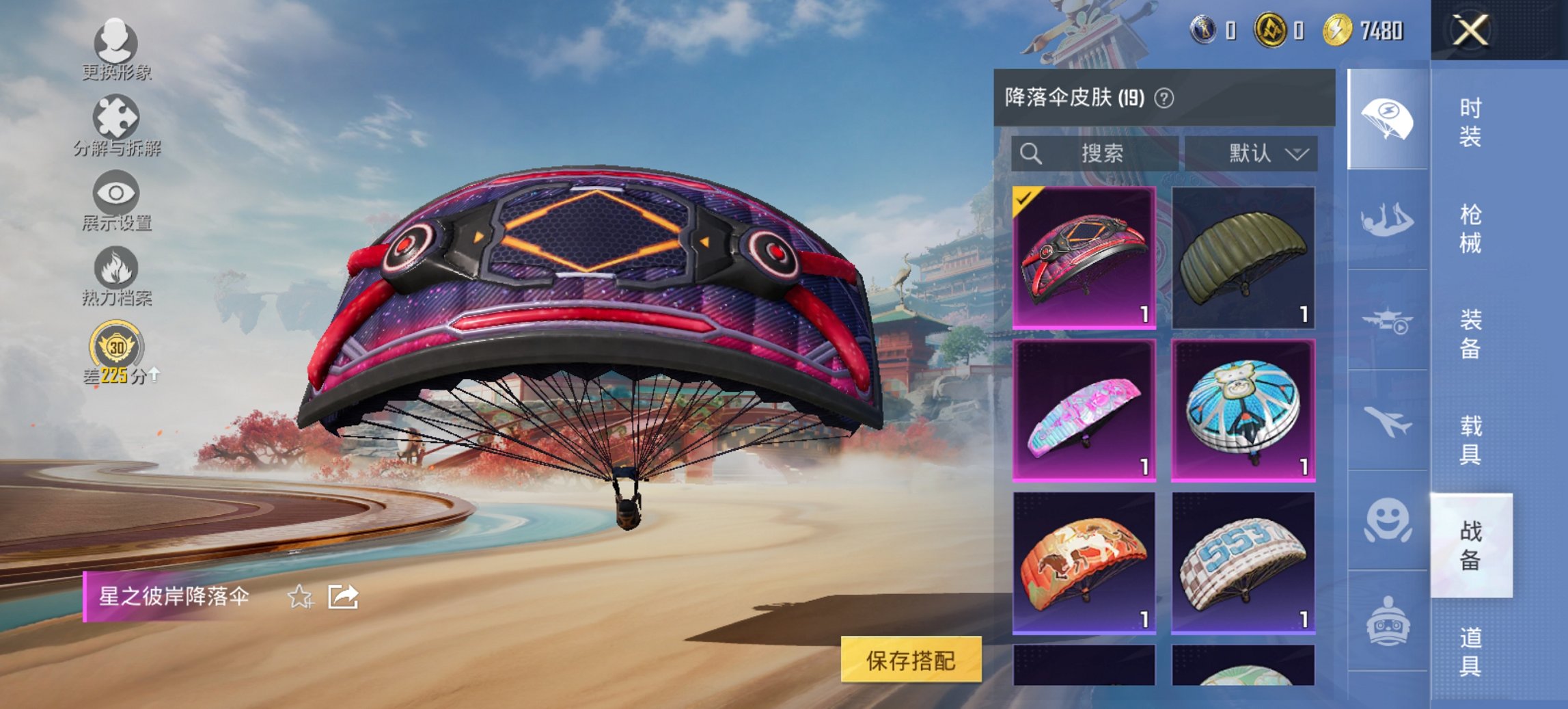1568x709 pixels.
Task: Open the 默认 sorting dropdown
Action: point(1267,155)
